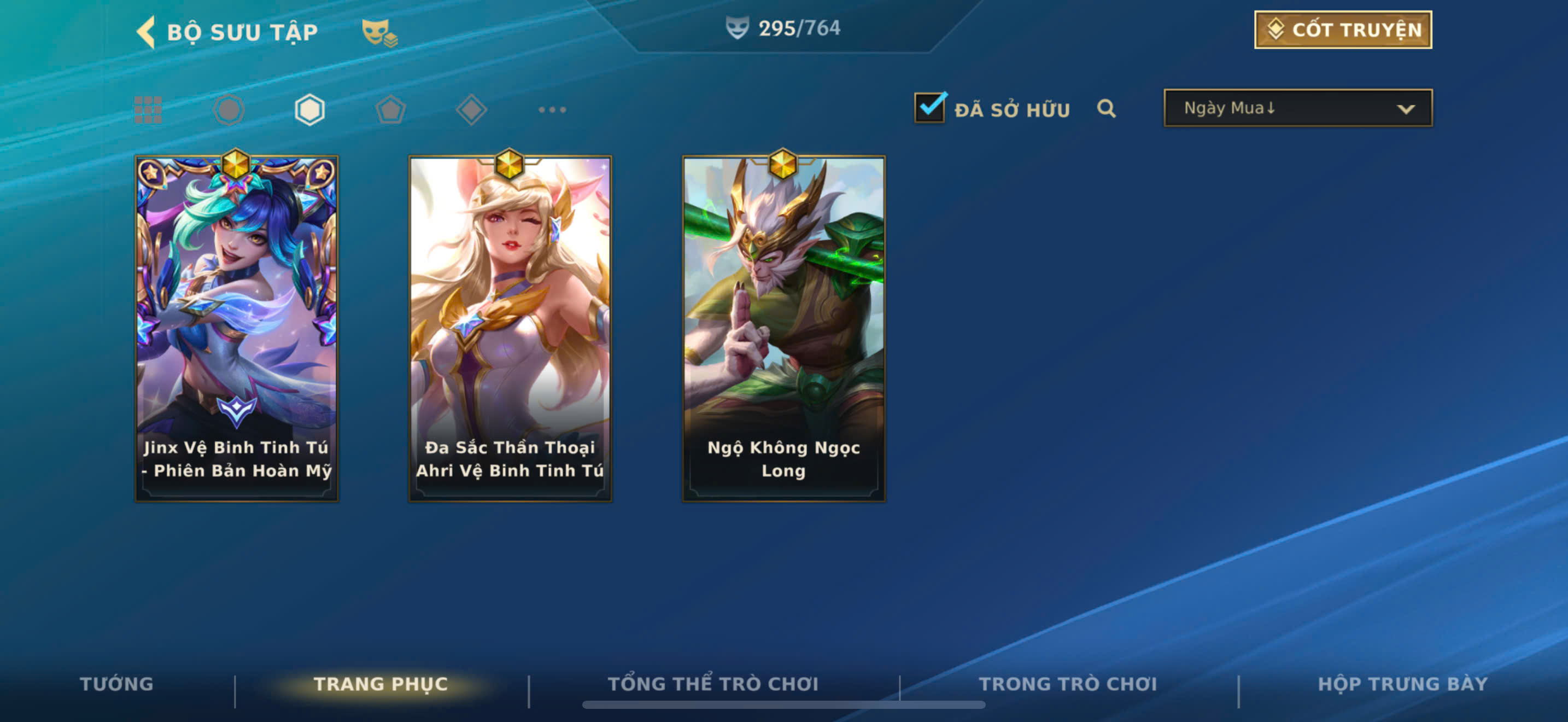Toggle the Đã Sở Hữu checkbox
The height and width of the screenshot is (722, 1568).
(929, 108)
